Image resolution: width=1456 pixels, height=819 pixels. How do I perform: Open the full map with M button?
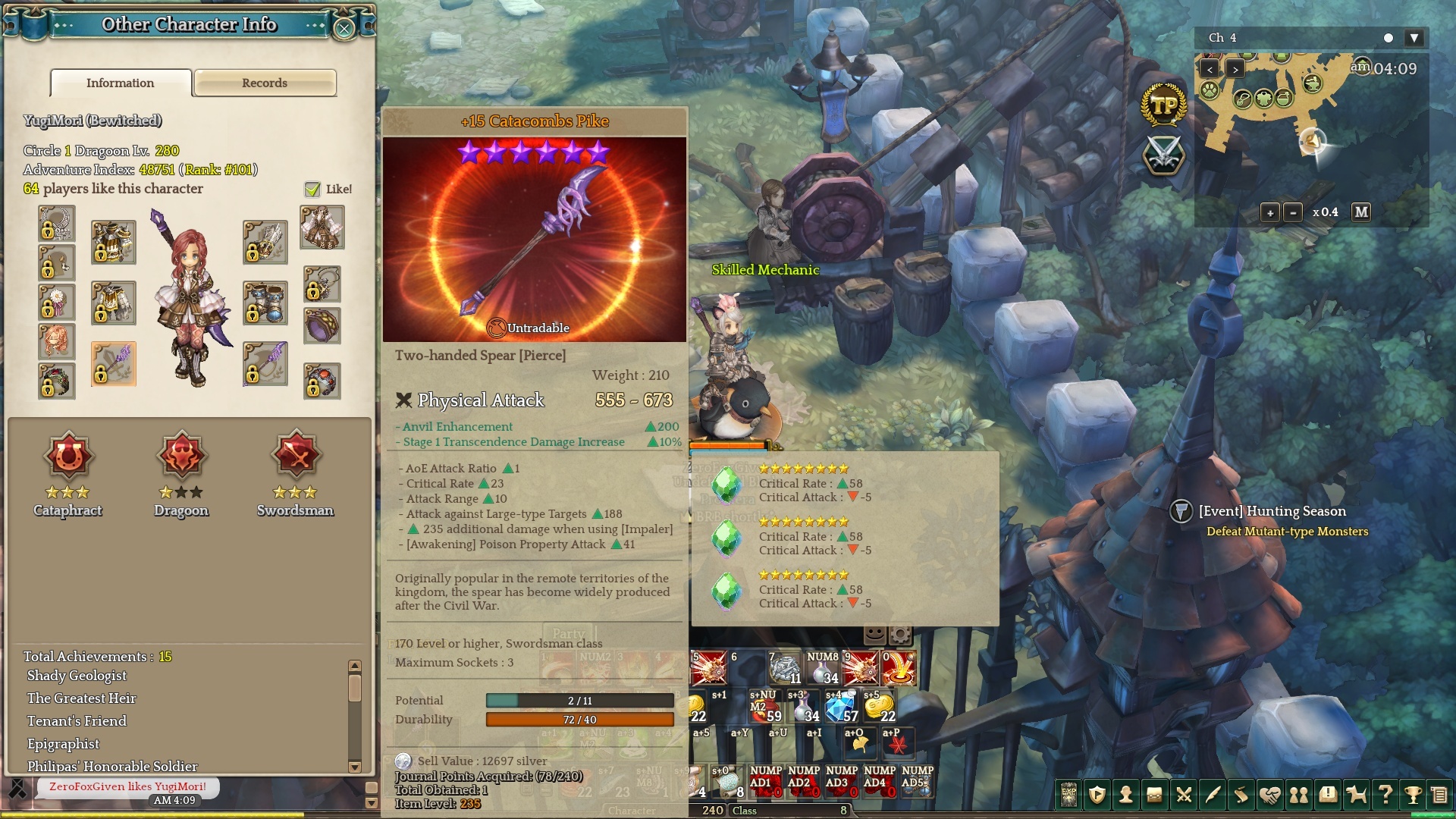(1361, 212)
